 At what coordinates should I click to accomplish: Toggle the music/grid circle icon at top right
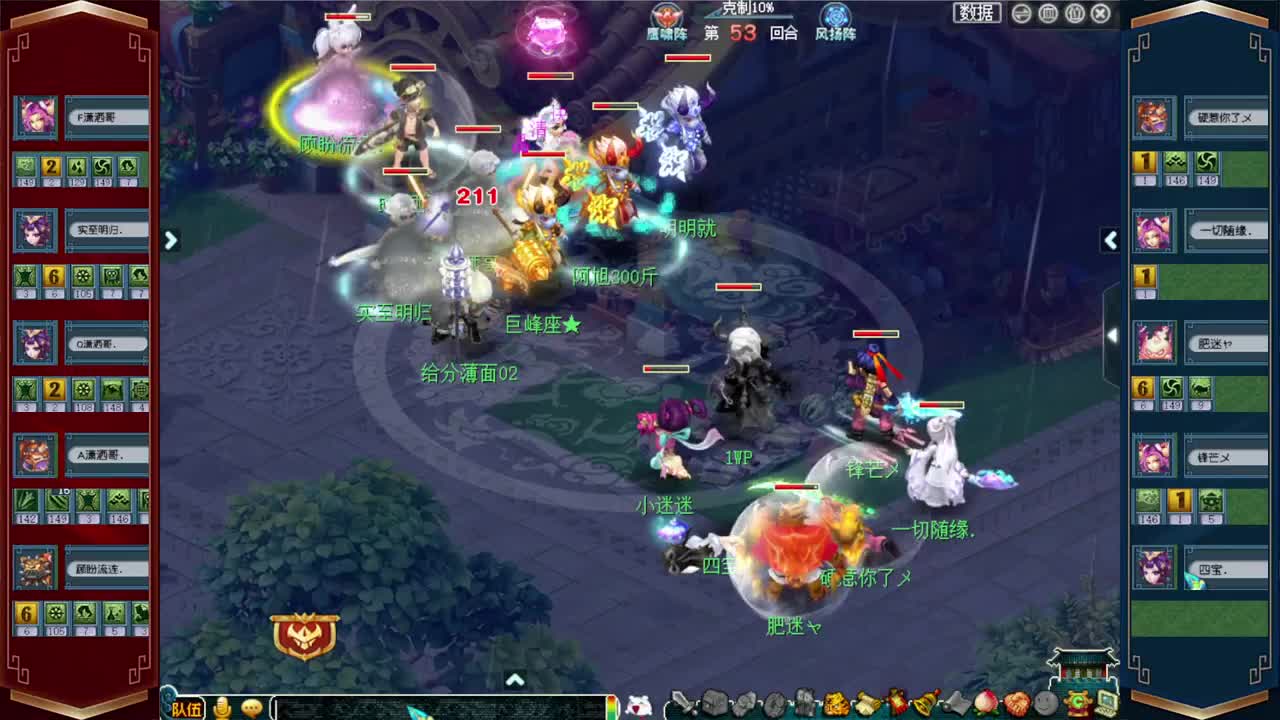point(1048,13)
